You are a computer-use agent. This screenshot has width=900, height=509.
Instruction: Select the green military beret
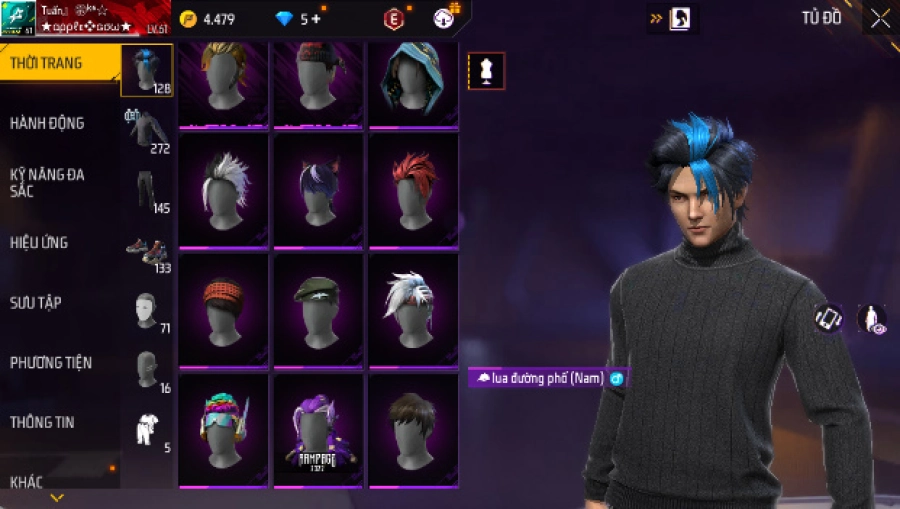pyautogui.click(x=318, y=309)
